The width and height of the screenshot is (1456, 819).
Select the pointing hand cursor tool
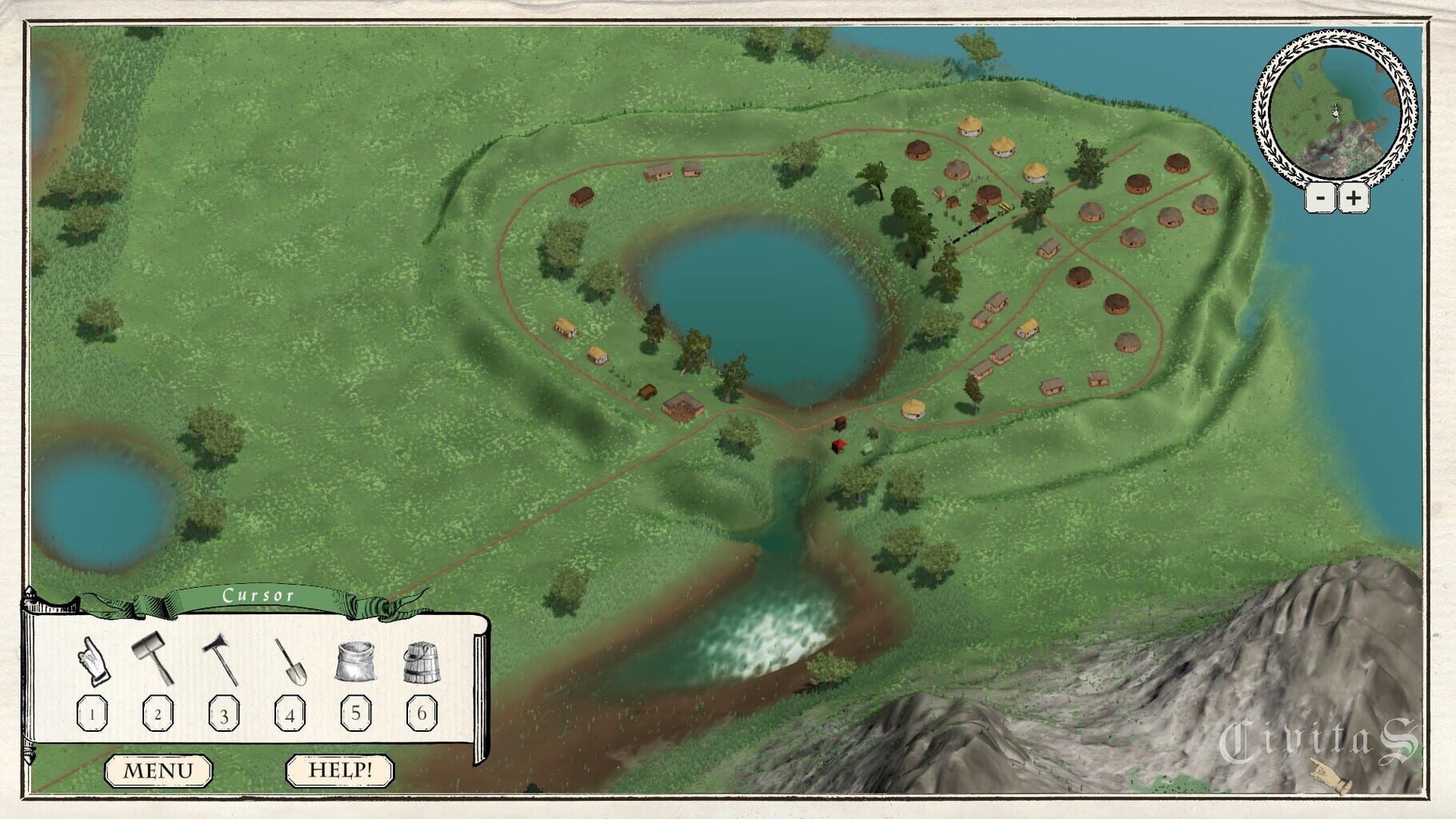[93, 662]
